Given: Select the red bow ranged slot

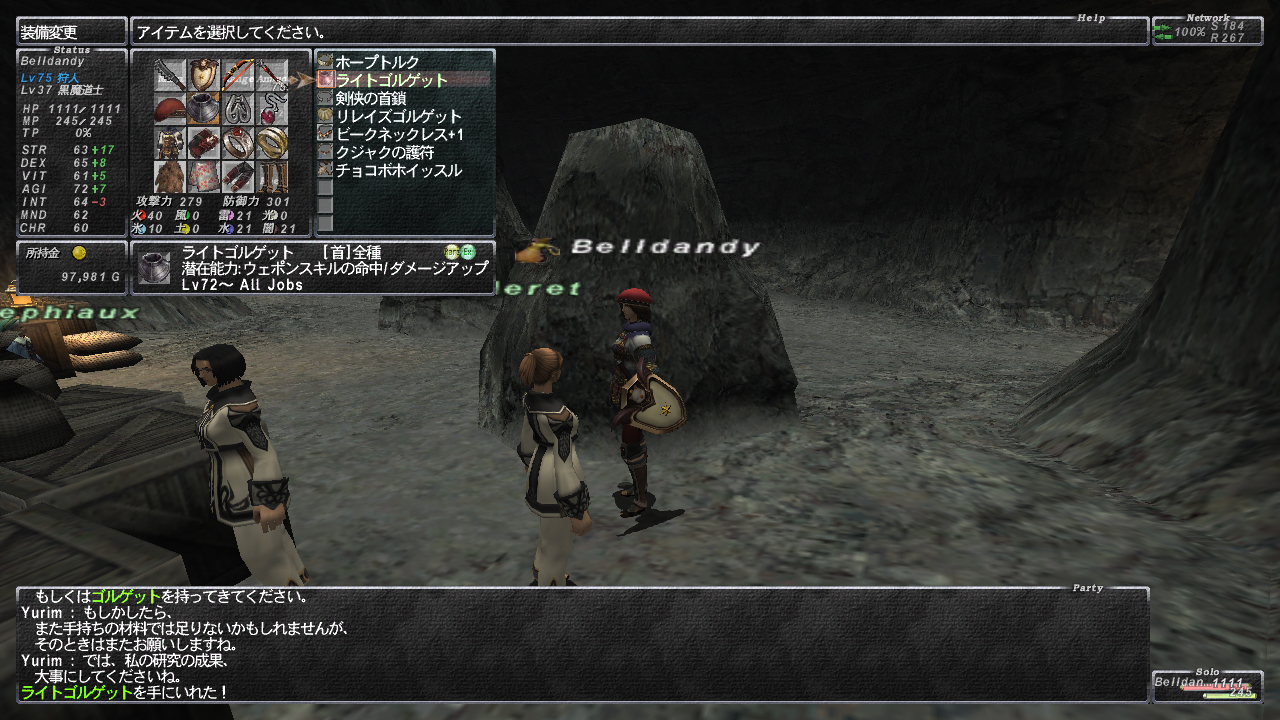Looking at the screenshot, I should coord(238,75).
